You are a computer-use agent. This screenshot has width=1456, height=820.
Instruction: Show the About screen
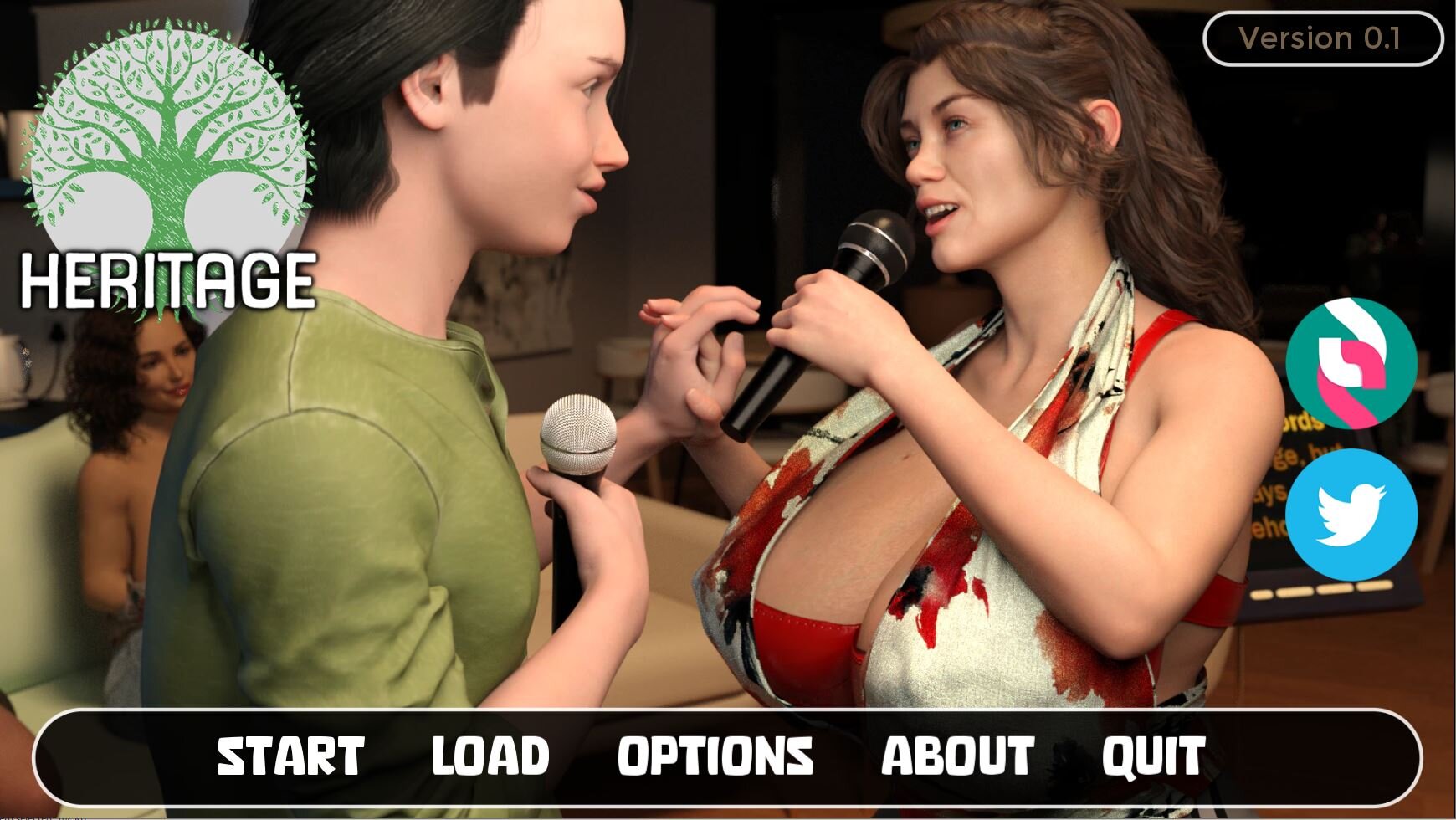(957, 756)
